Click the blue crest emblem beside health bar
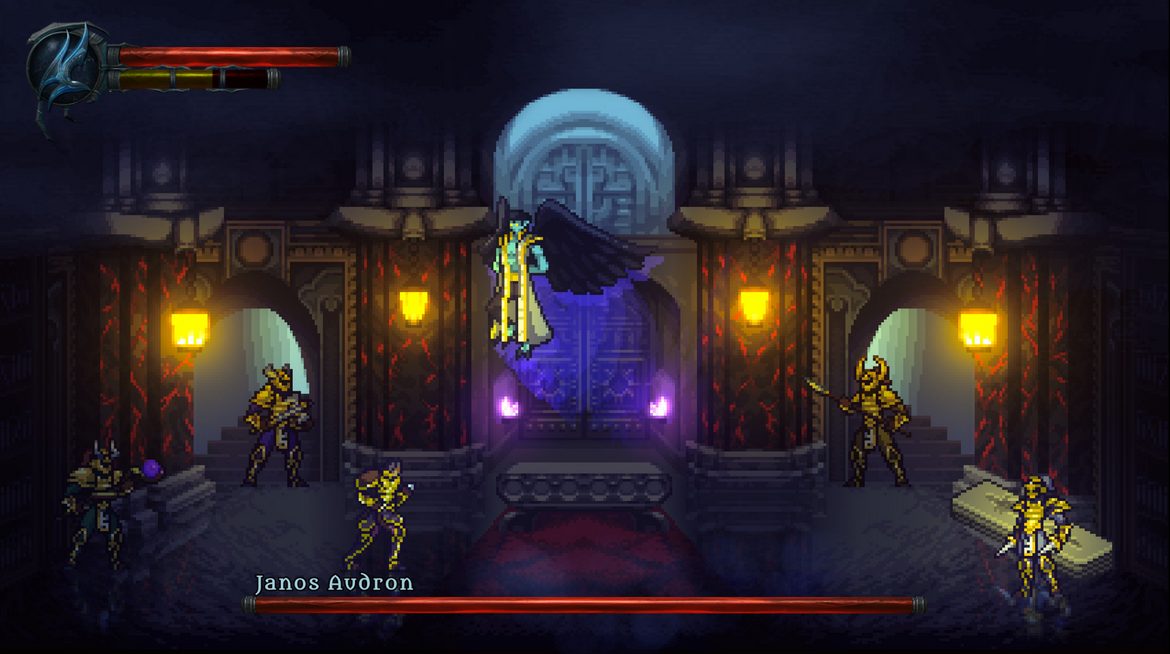This screenshot has height=654, width=1170. tap(64, 70)
